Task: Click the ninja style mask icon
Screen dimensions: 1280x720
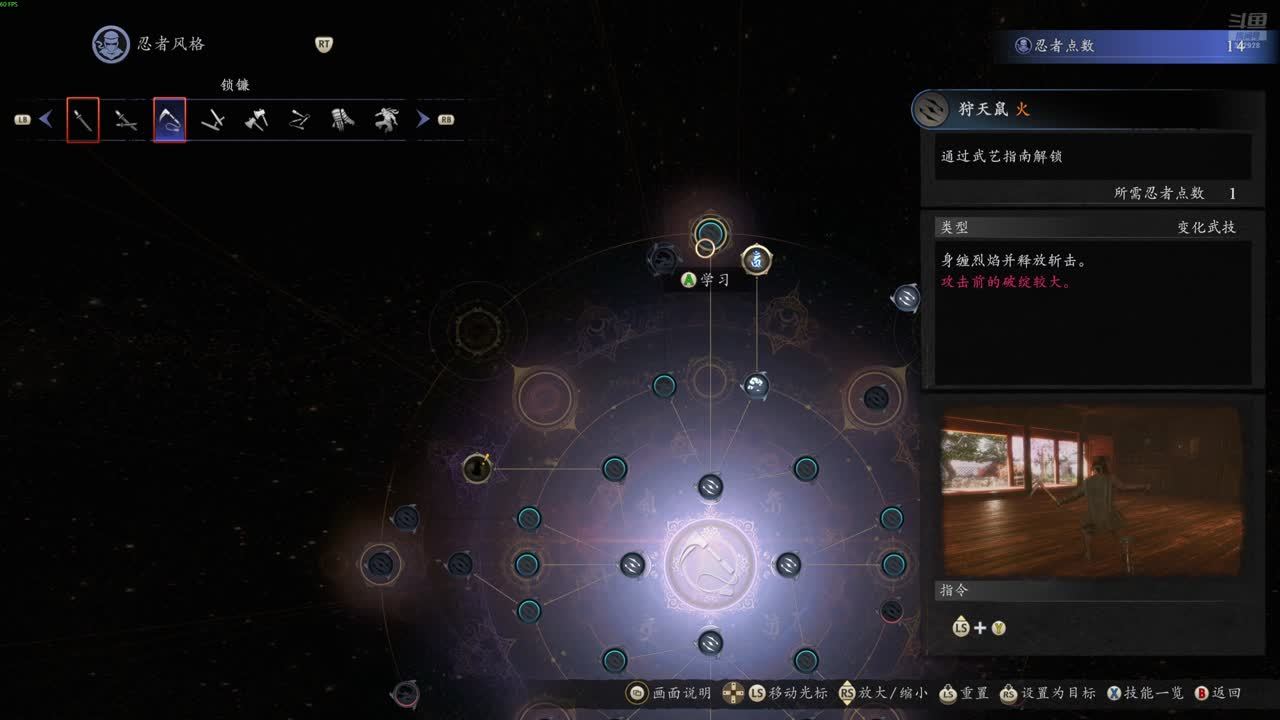Action: tap(110, 44)
